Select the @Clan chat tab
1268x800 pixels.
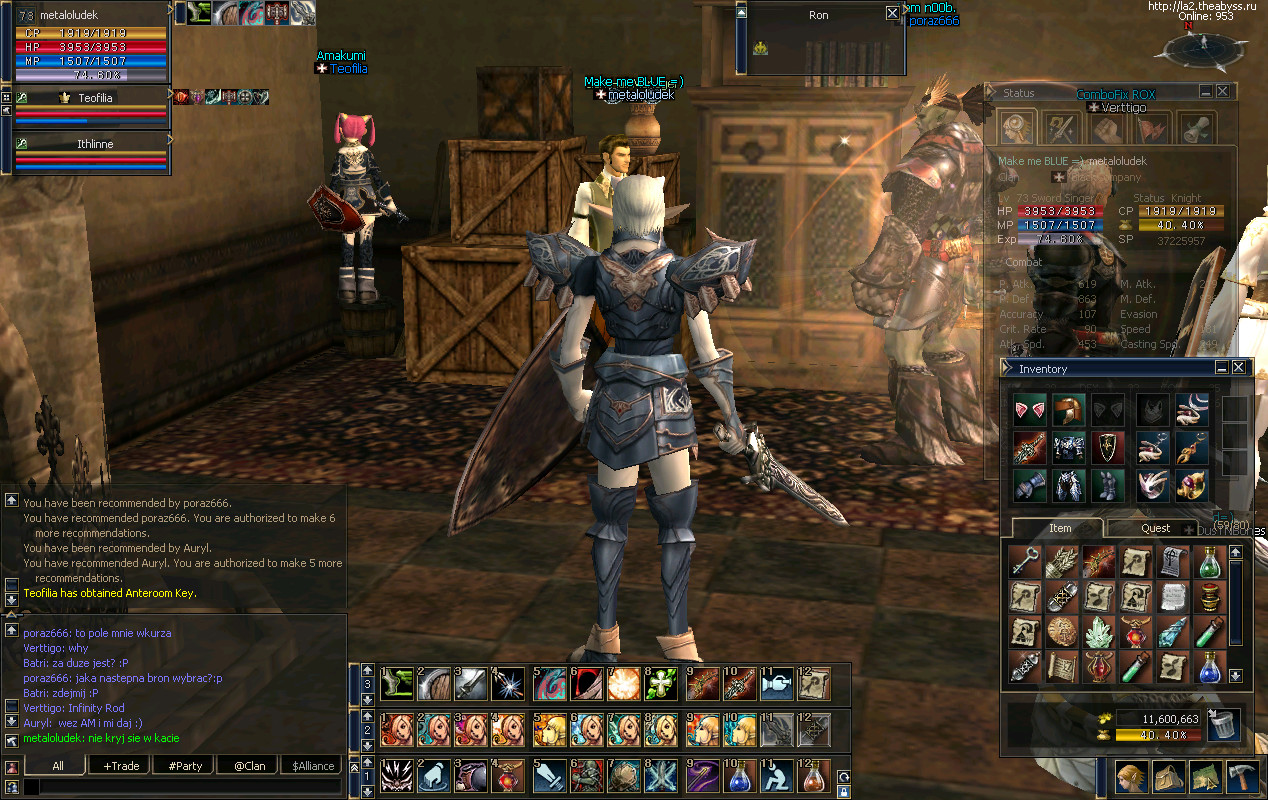click(x=249, y=765)
